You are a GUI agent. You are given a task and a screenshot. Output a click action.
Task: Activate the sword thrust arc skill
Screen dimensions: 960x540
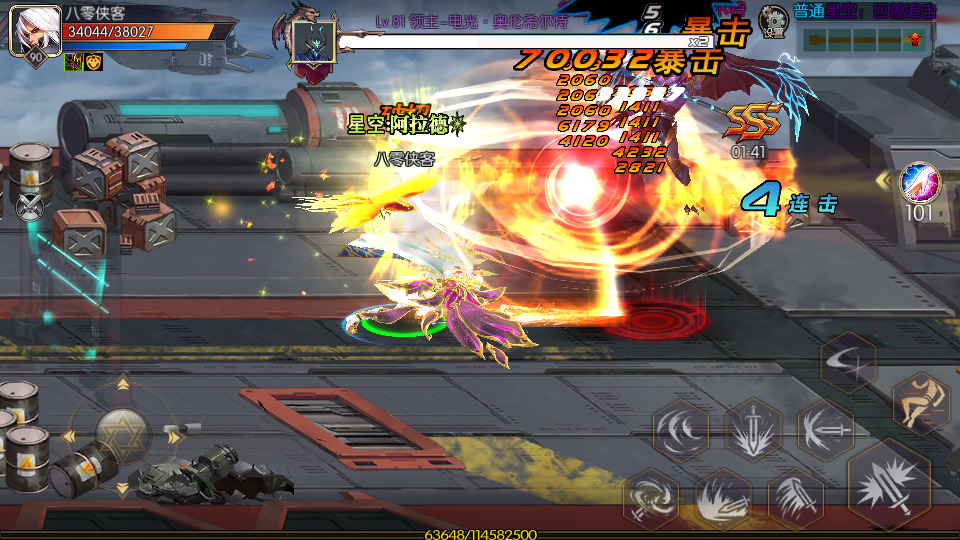(x=825, y=430)
